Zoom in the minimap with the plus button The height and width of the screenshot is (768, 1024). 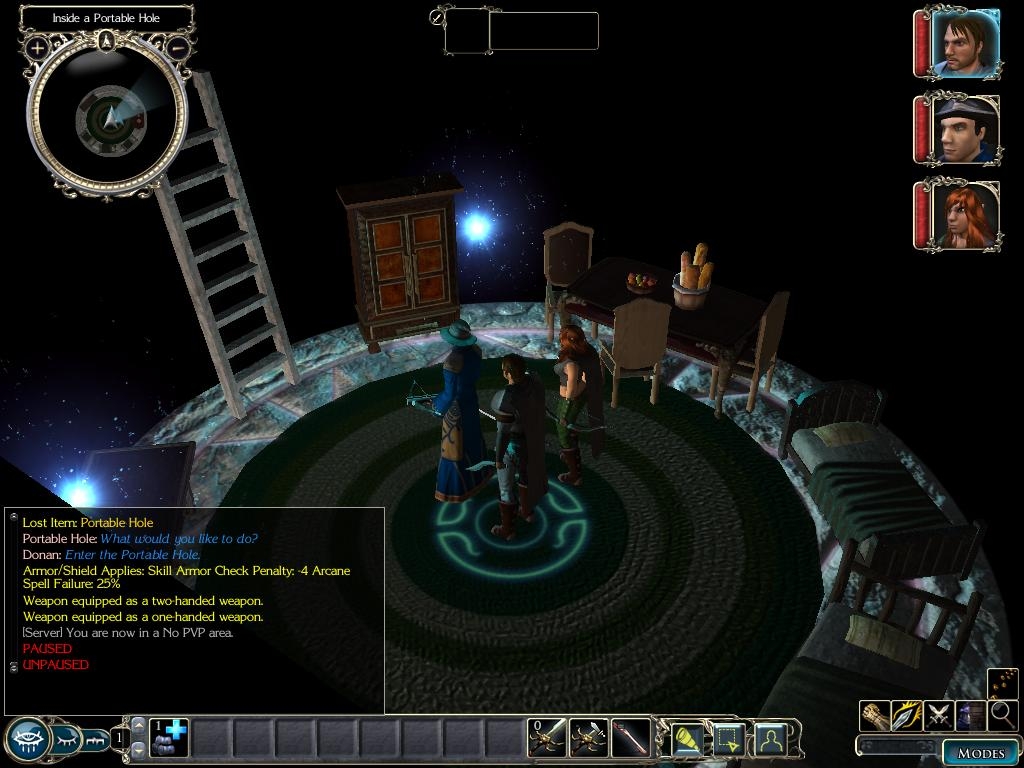pyautogui.click(x=38, y=47)
